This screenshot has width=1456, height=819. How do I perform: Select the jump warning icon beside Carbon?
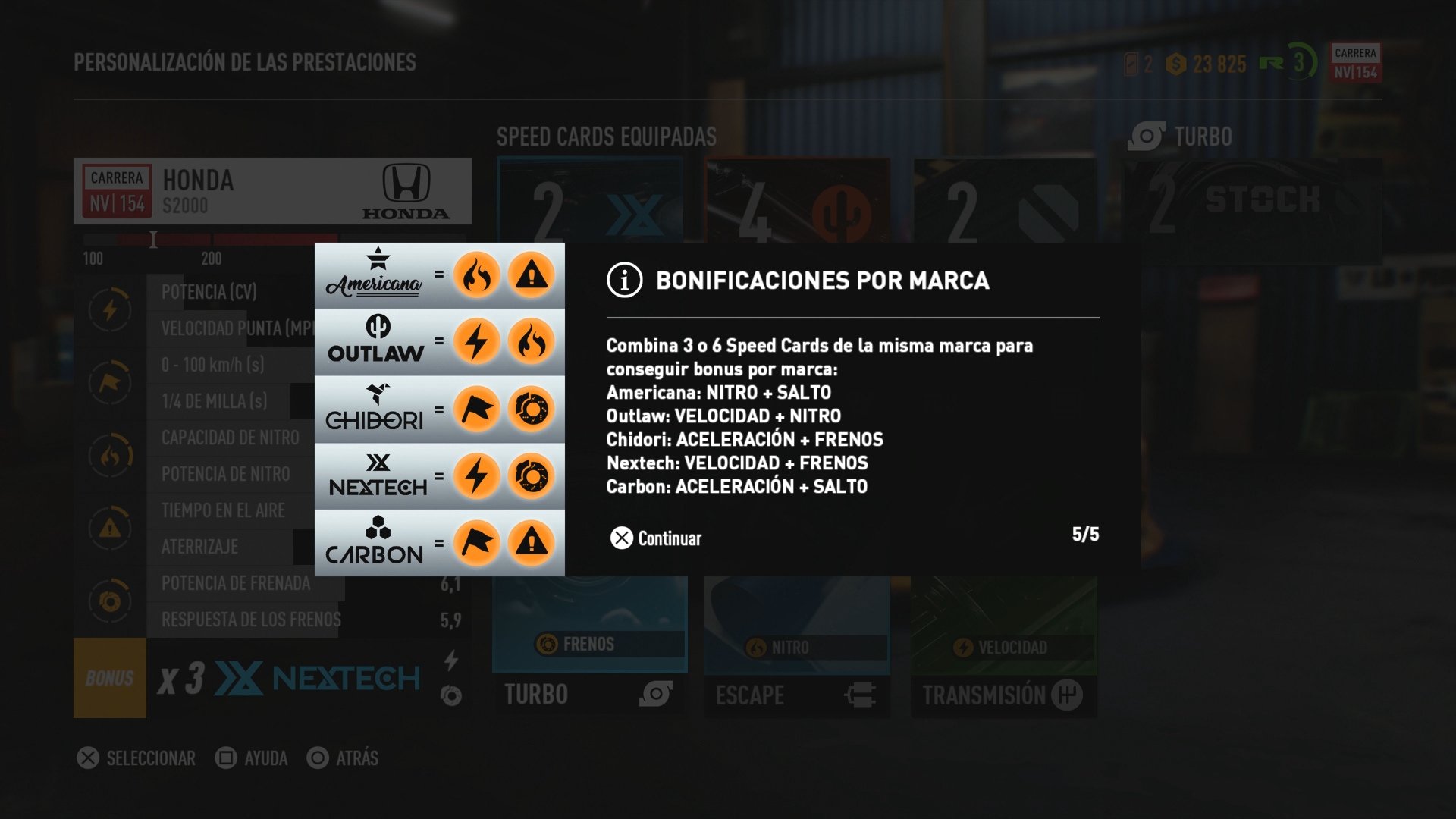pyautogui.click(x=532, y=541)
